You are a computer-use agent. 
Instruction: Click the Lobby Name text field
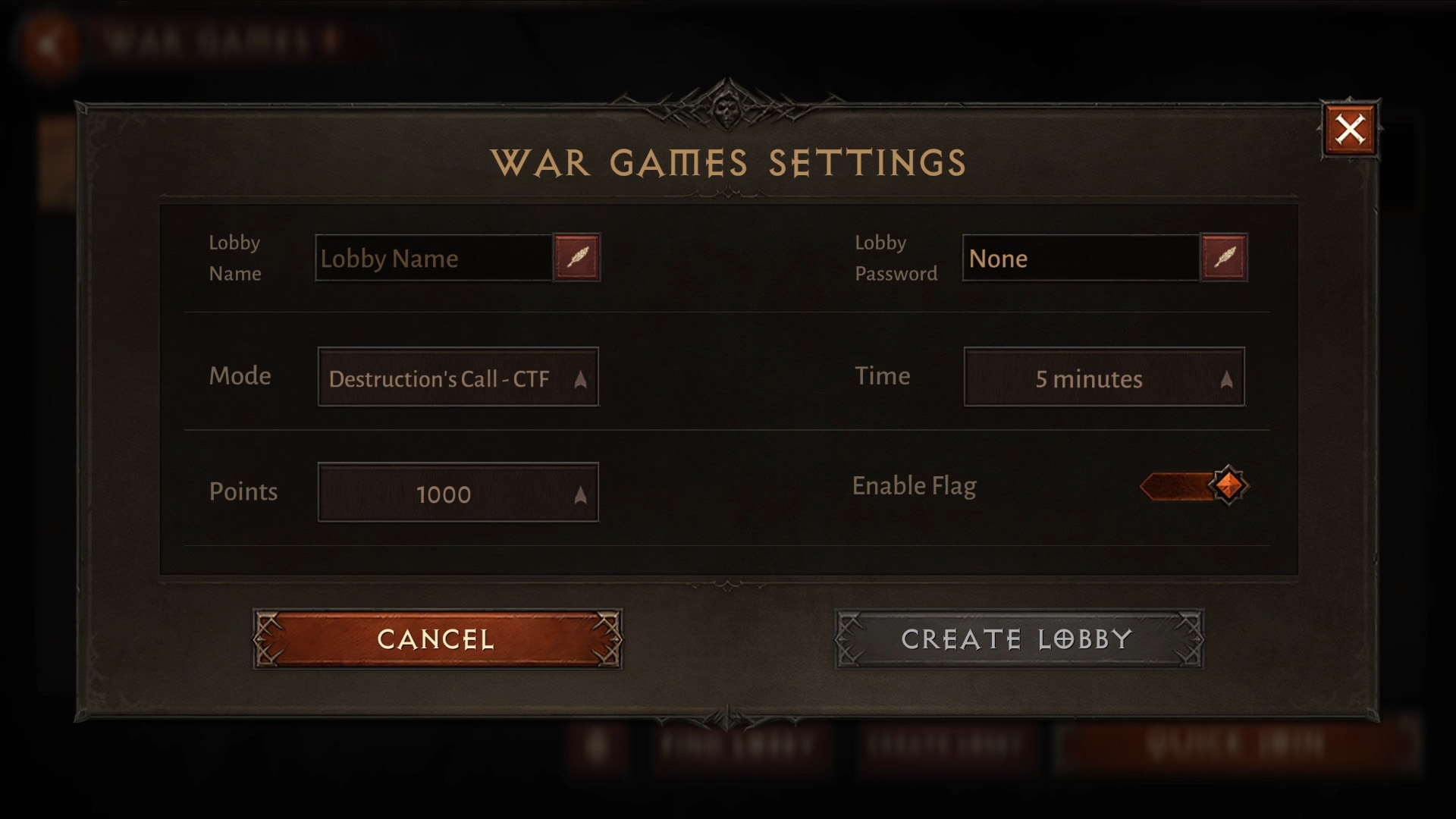coord(433,259)
